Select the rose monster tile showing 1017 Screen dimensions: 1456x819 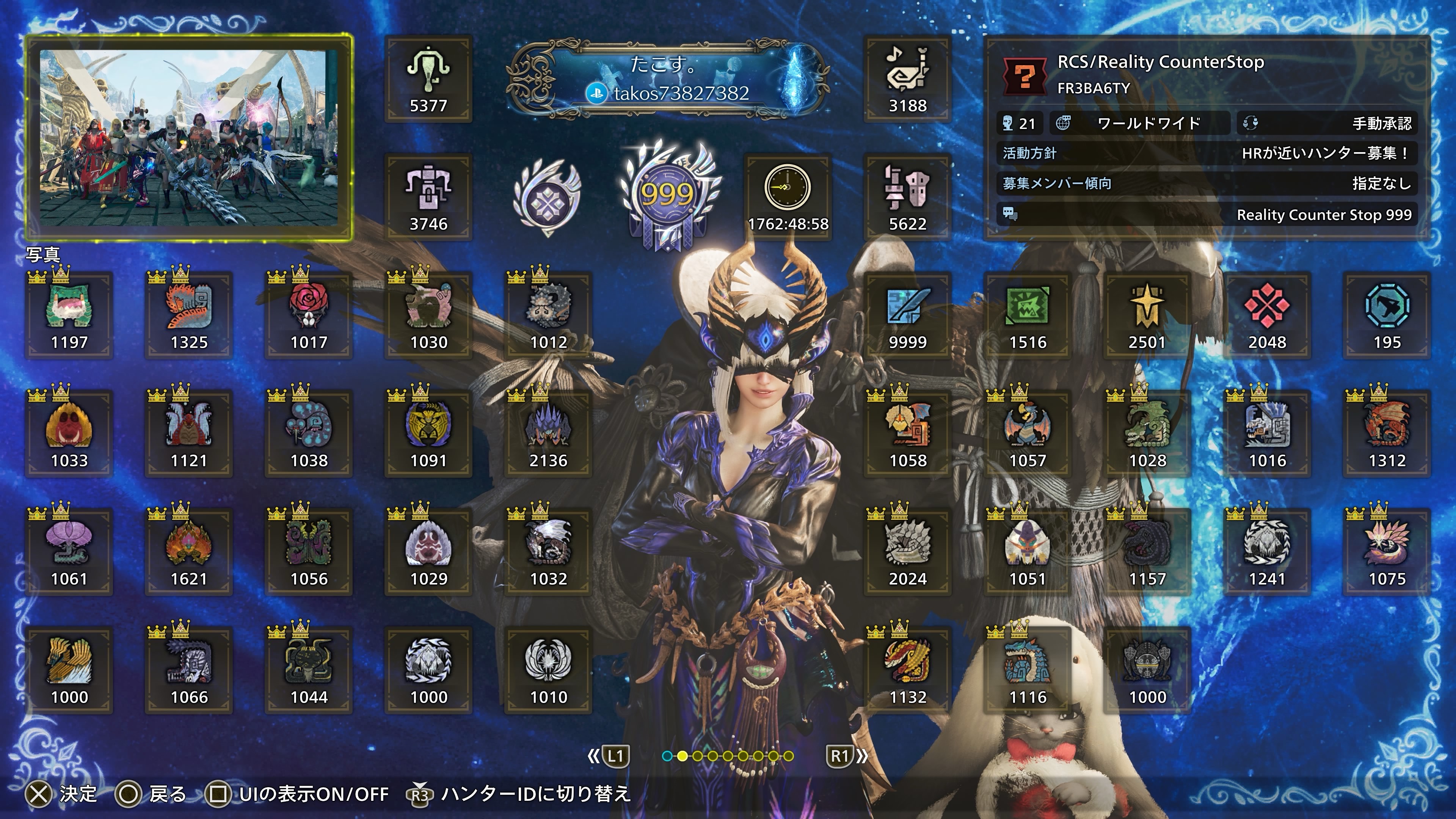click(x=309, y=315)
